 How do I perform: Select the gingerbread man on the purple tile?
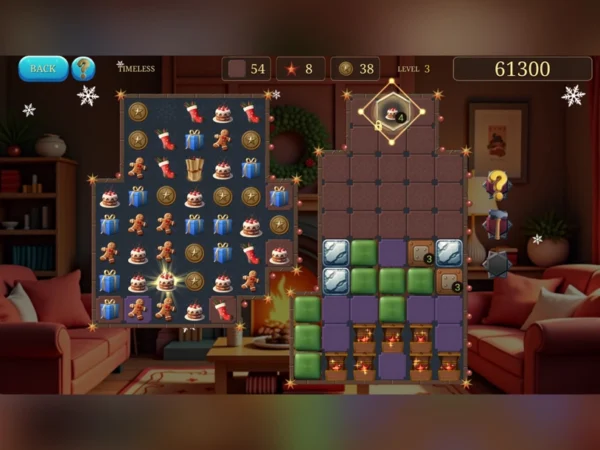[x=138, y=309]
